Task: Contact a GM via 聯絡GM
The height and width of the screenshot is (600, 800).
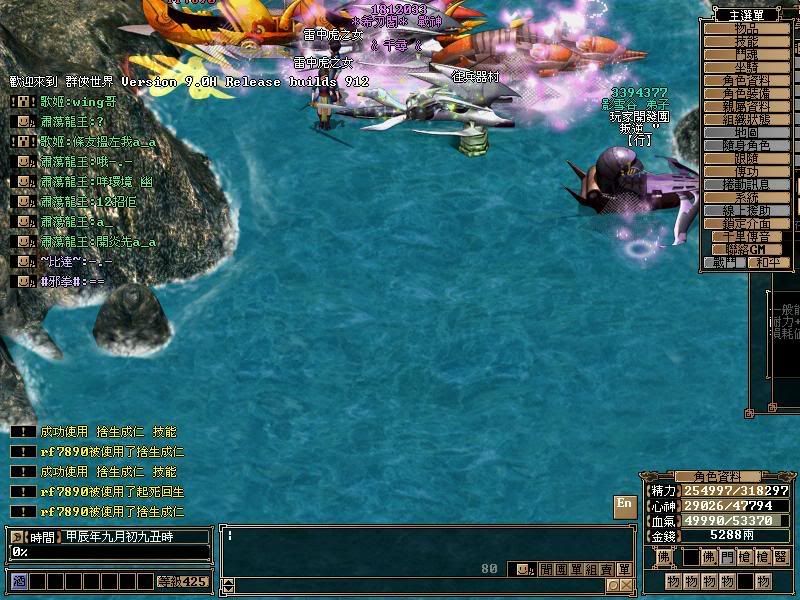Action: coord(746,249)
